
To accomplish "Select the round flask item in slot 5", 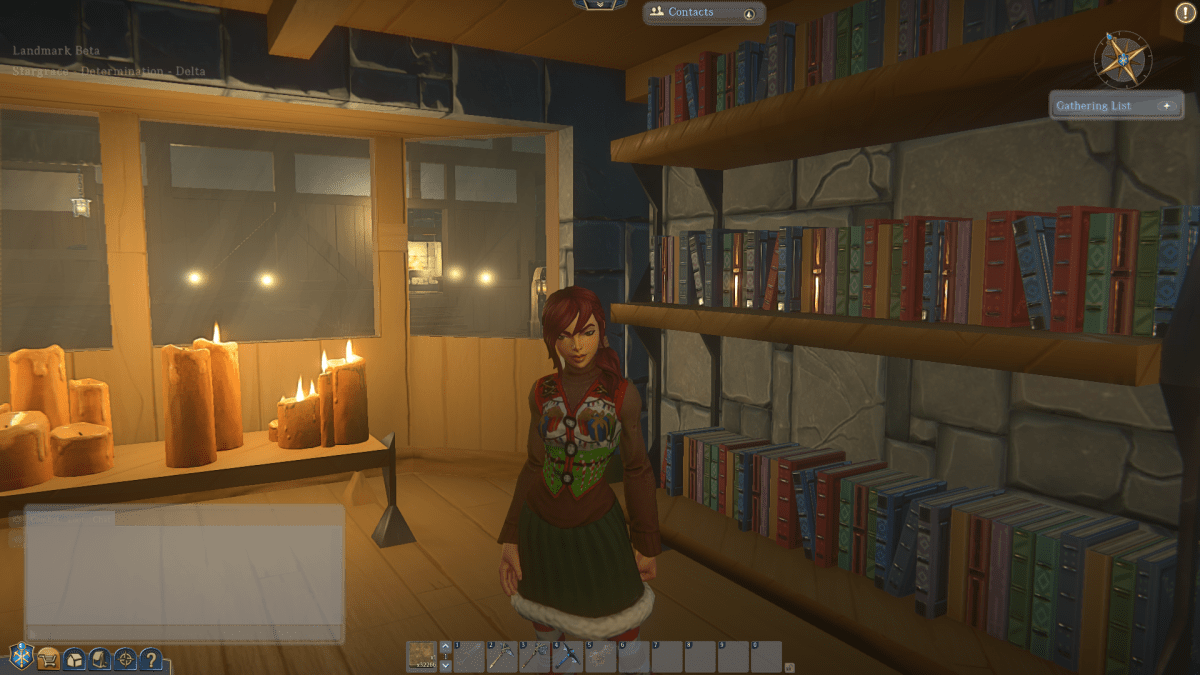I will tap(602, 657).
